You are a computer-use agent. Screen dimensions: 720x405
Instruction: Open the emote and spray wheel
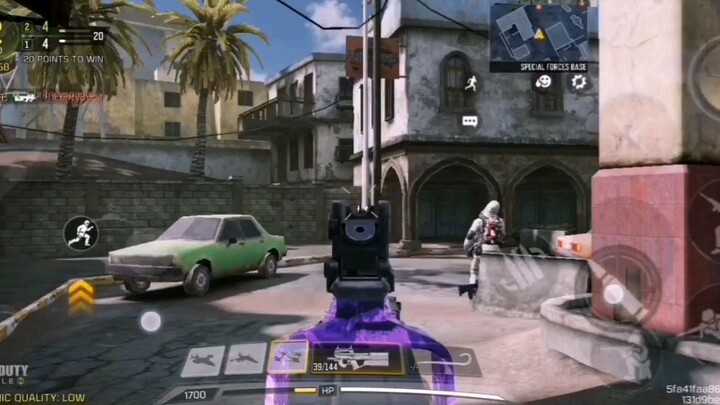(543, 82)
